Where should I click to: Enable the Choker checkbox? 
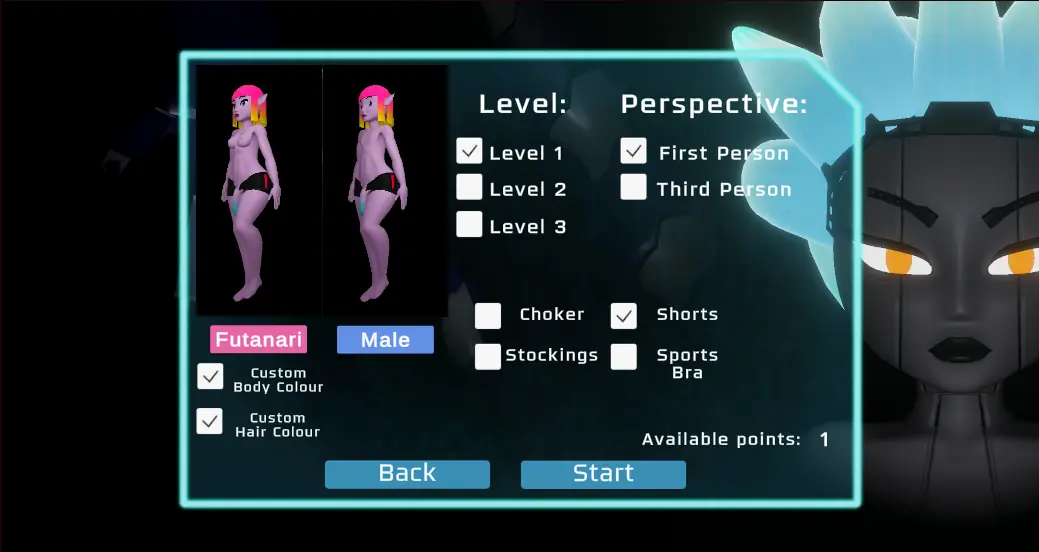pyautogui.click(x=488, y=316)
